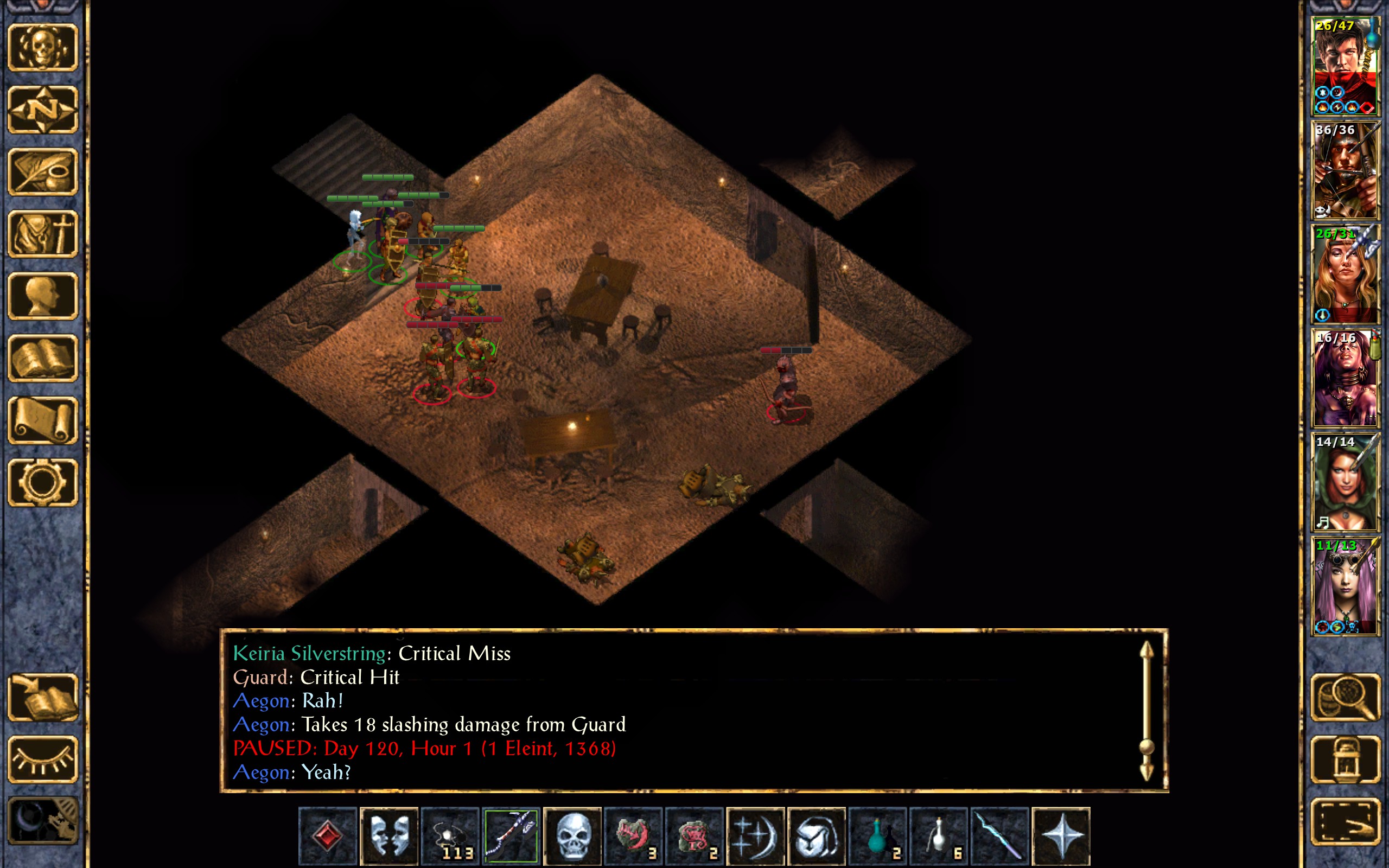The height and width of the screenshot is (868, 1389).
Task: Select the green-hooded redhead's portrait showing 14/14 HP
Action: click(1345, 482)
